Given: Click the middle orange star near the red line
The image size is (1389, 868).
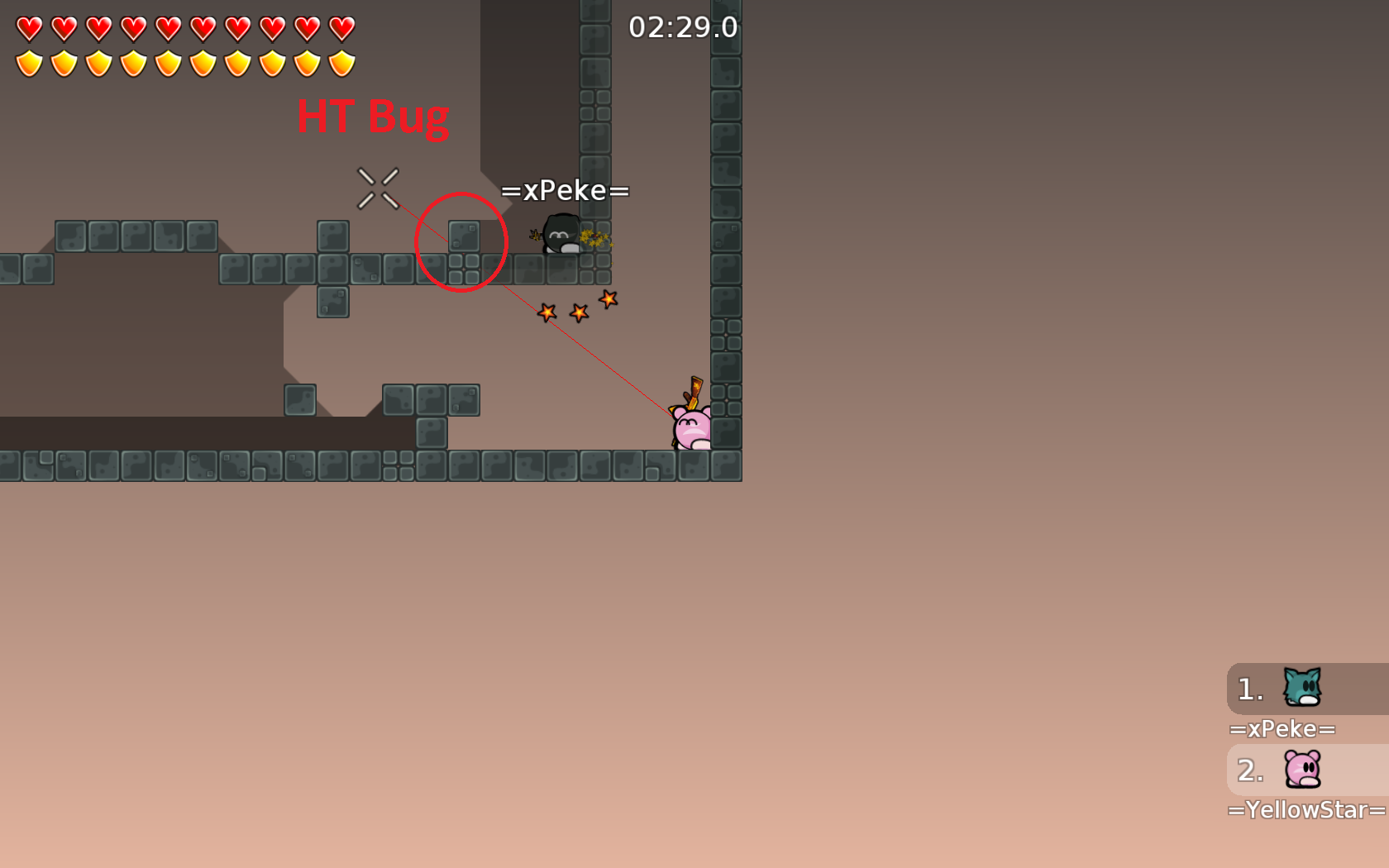Looking at the screenshot, I should pos(579,313).
